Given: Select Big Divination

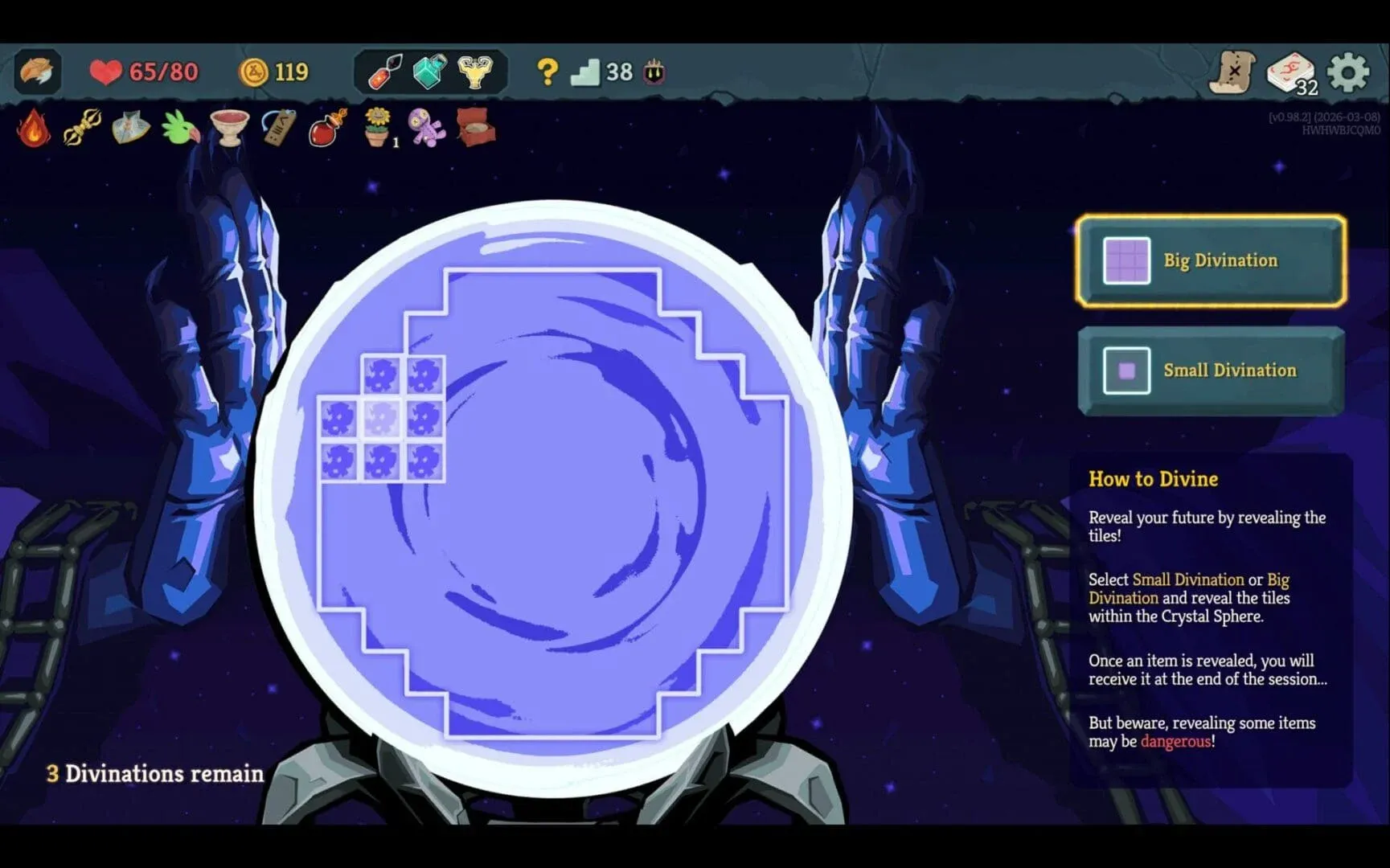Looking at the screenshot, I should (x=1209, y=260).
